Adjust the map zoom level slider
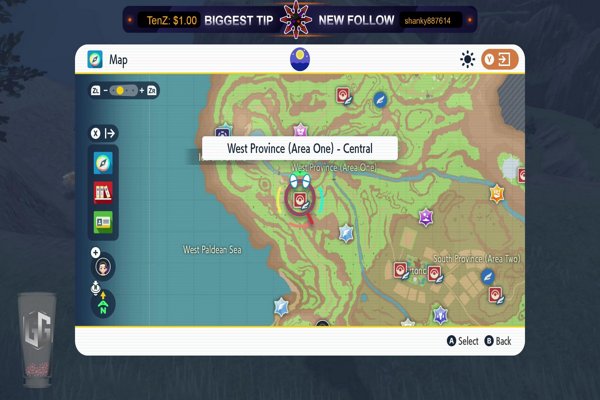This screenshot has width=600, height=400. [x=126, y=90]
